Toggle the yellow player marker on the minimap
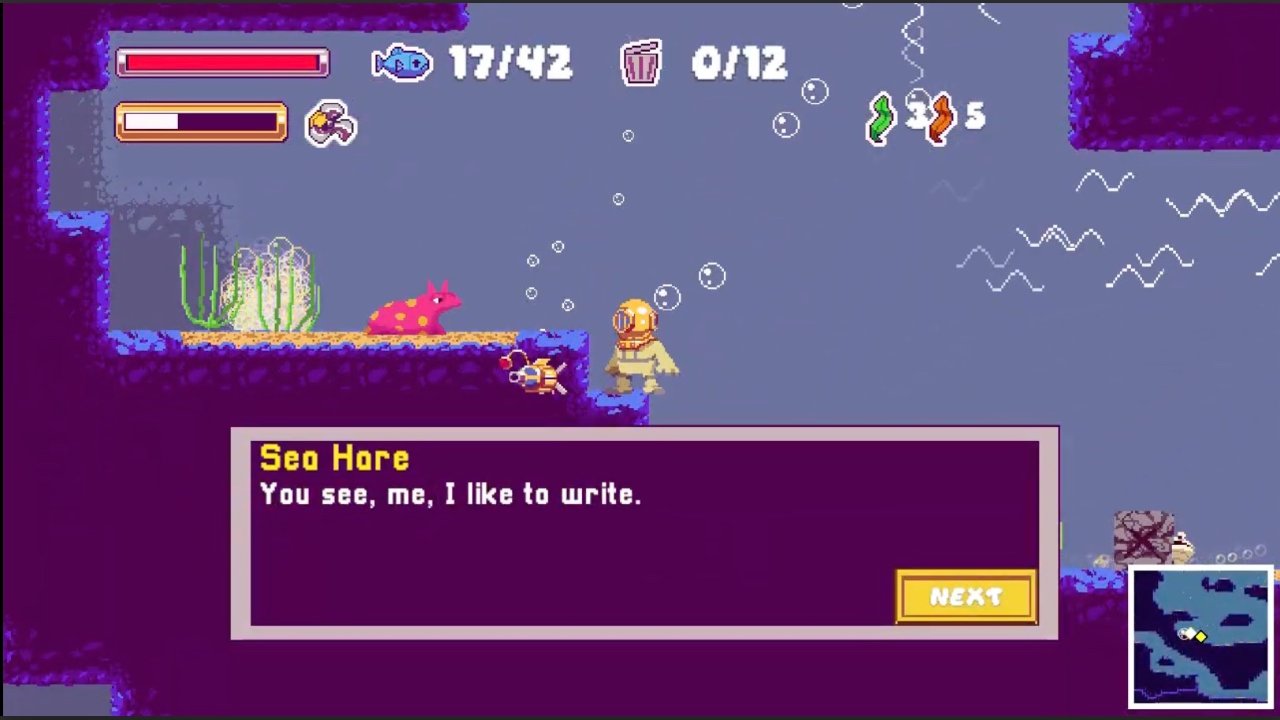Image resolution: width=1280 pixels, height=720 pixels. 1201,636
